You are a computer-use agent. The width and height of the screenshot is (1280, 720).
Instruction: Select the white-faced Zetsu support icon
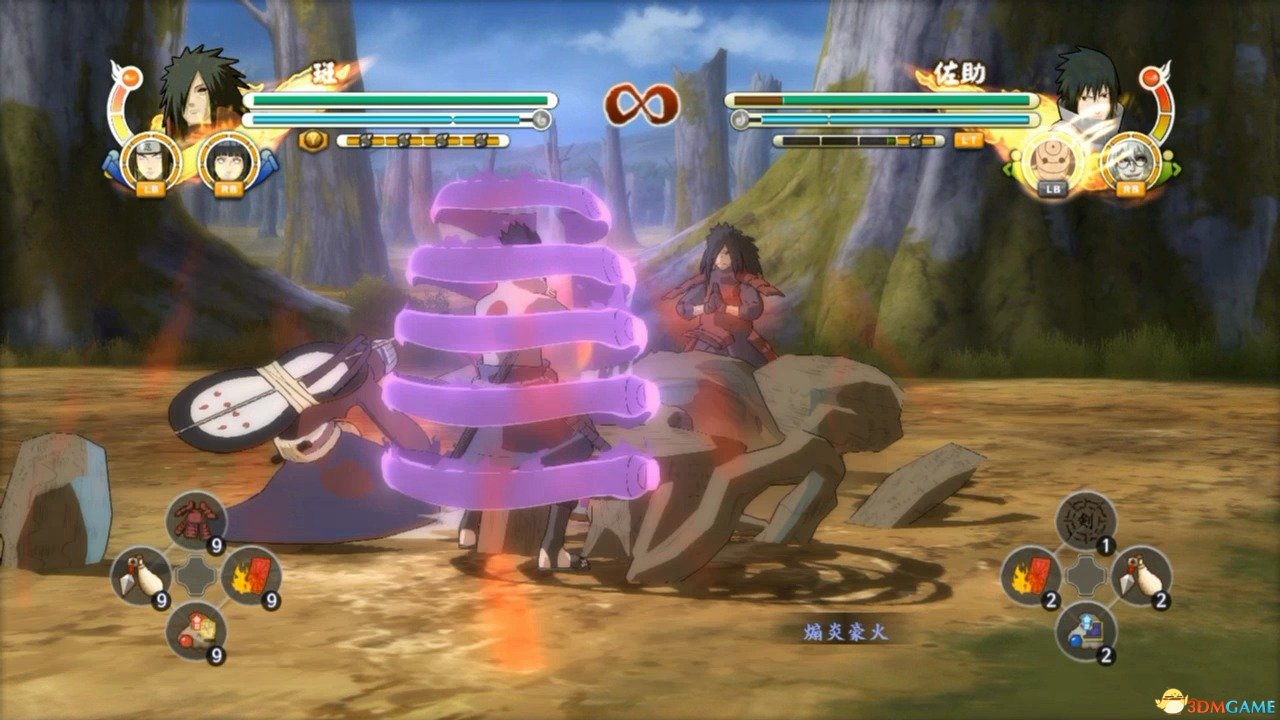tap(1129, 158)
